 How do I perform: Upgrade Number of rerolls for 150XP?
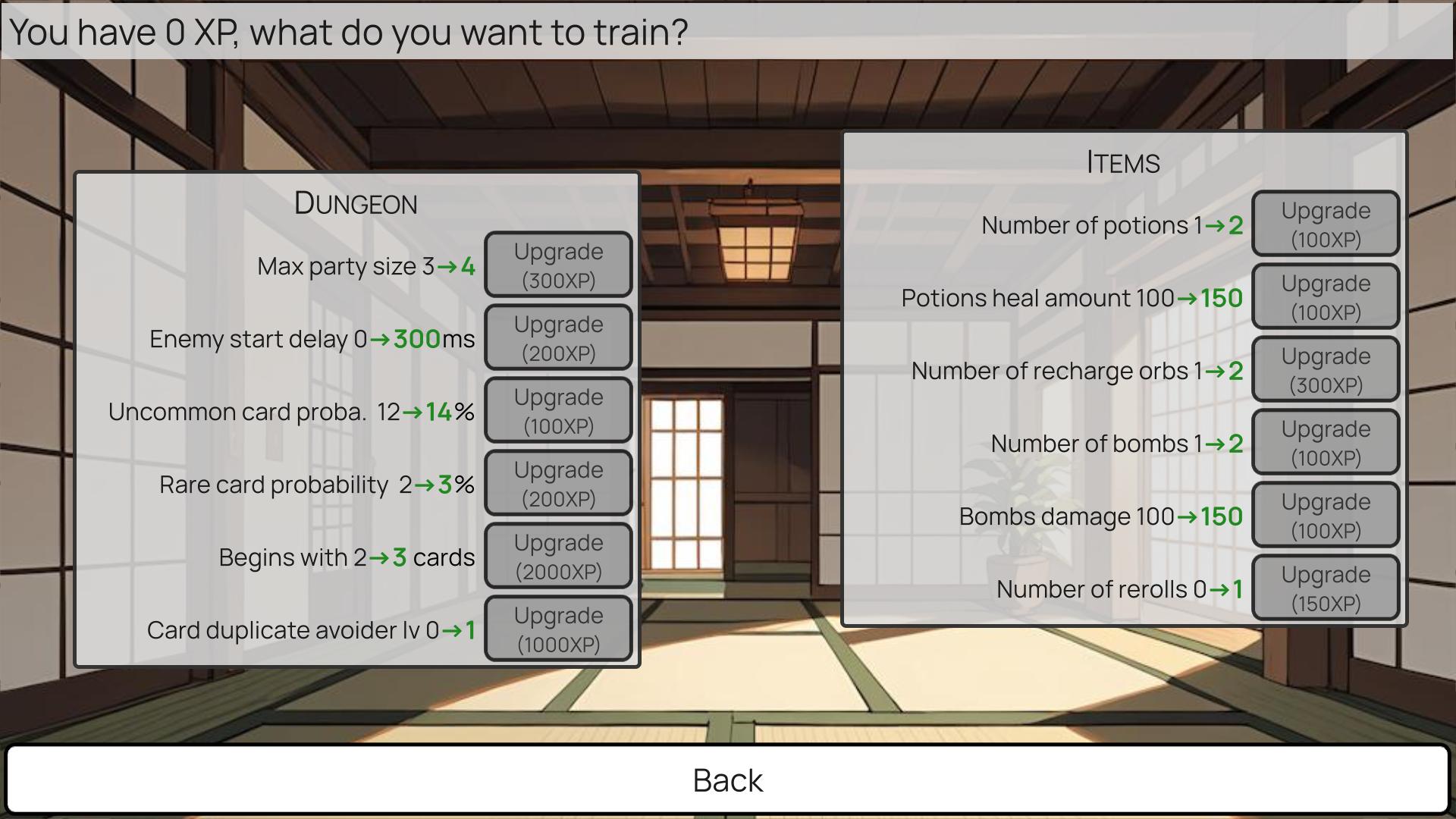pos(1326,588)
